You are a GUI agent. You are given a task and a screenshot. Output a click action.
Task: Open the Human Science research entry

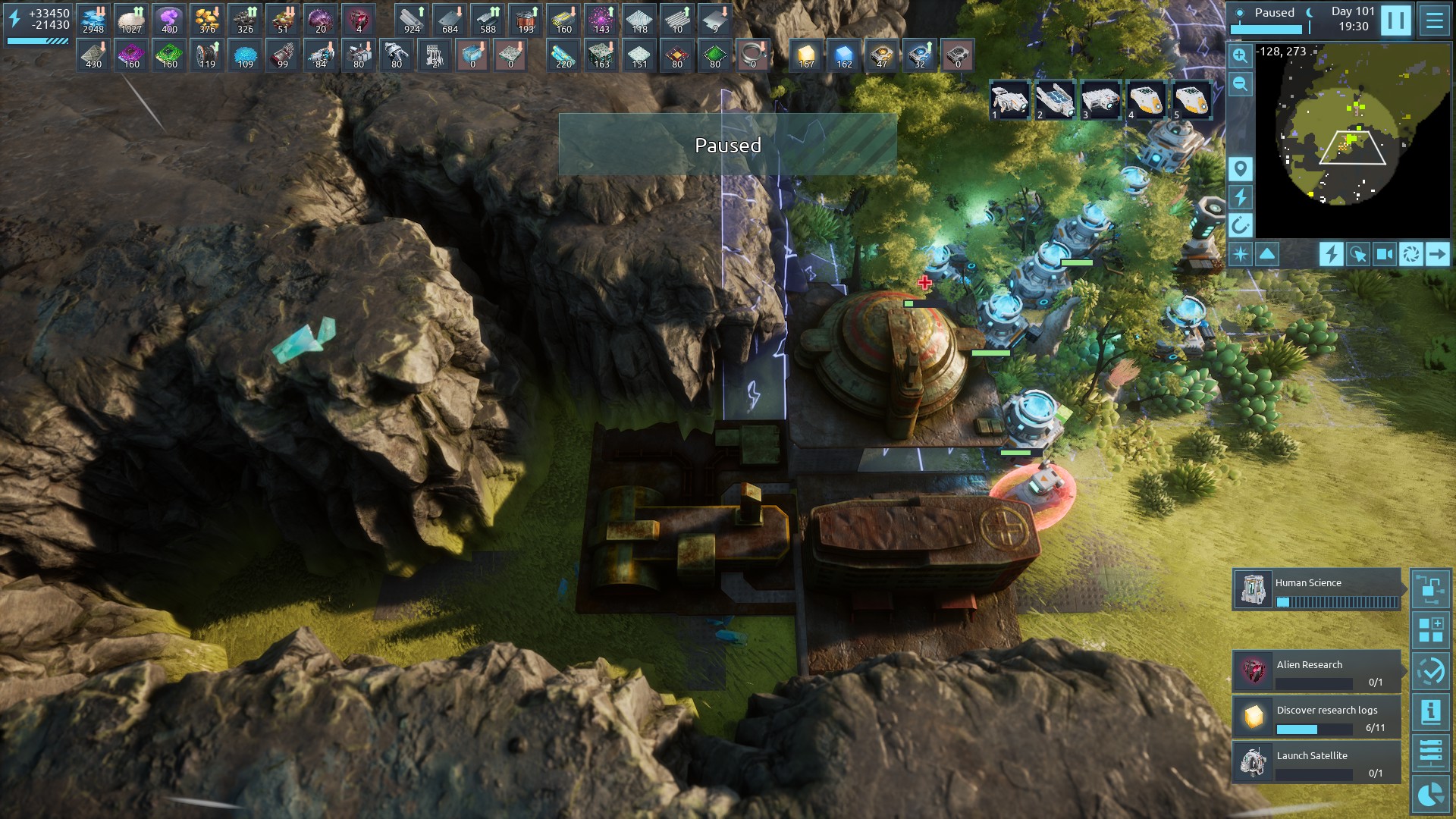pyautogui.click(x=1317, y=589)
